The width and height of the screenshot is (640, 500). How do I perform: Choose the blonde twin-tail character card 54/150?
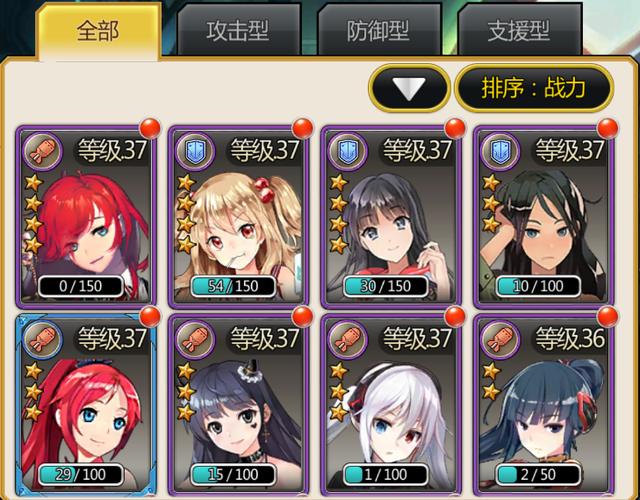238,215
